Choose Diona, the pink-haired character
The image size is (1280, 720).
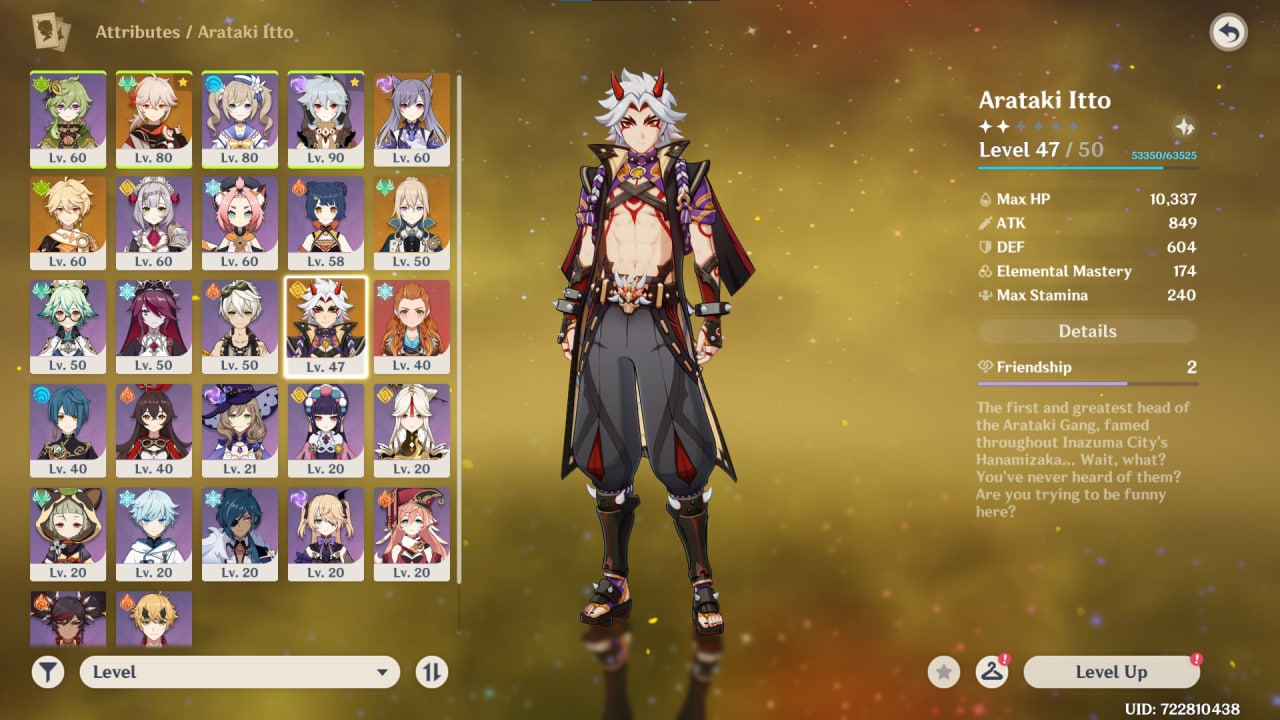pyautogui.click(x=240, y=222)
